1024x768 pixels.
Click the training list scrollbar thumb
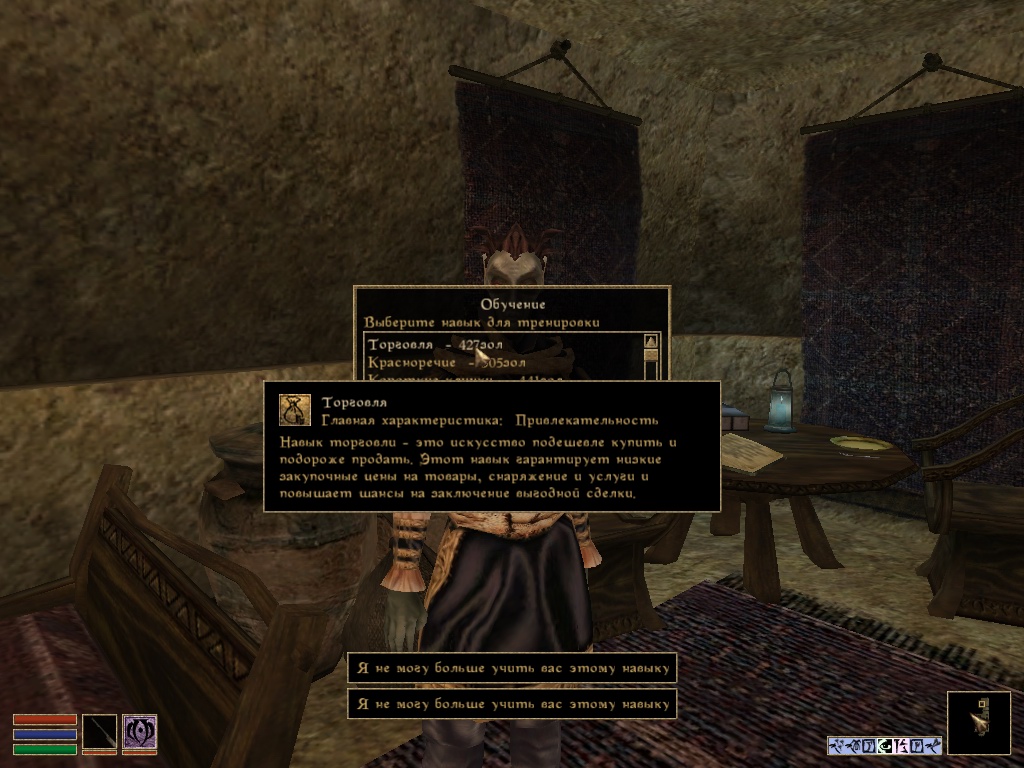[651, 355]
